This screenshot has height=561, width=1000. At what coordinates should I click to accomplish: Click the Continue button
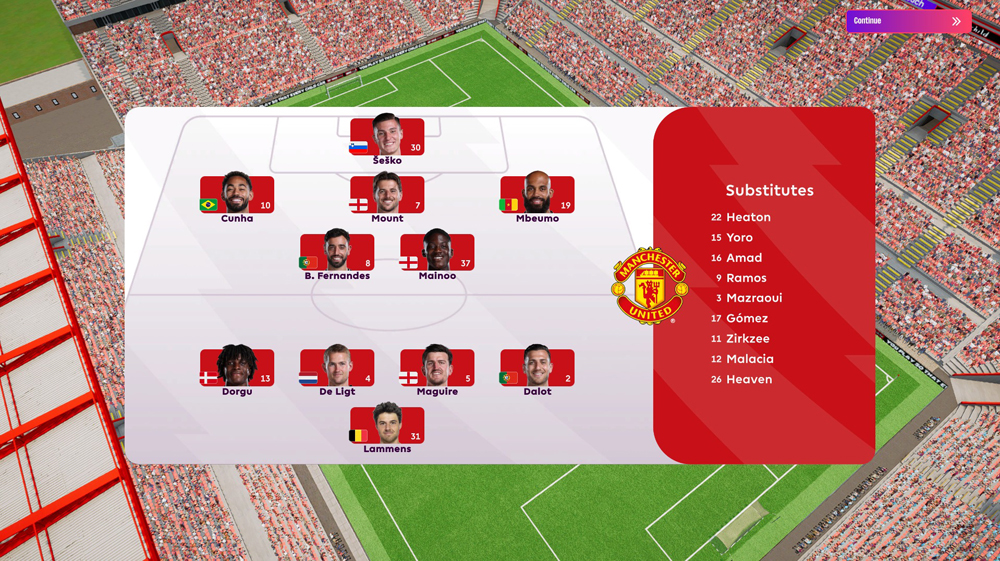click(908, 21)
